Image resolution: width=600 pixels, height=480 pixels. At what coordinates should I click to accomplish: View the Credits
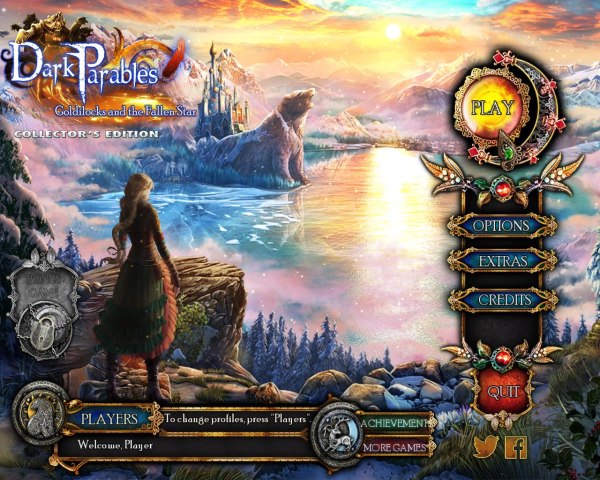coord(501,299)
